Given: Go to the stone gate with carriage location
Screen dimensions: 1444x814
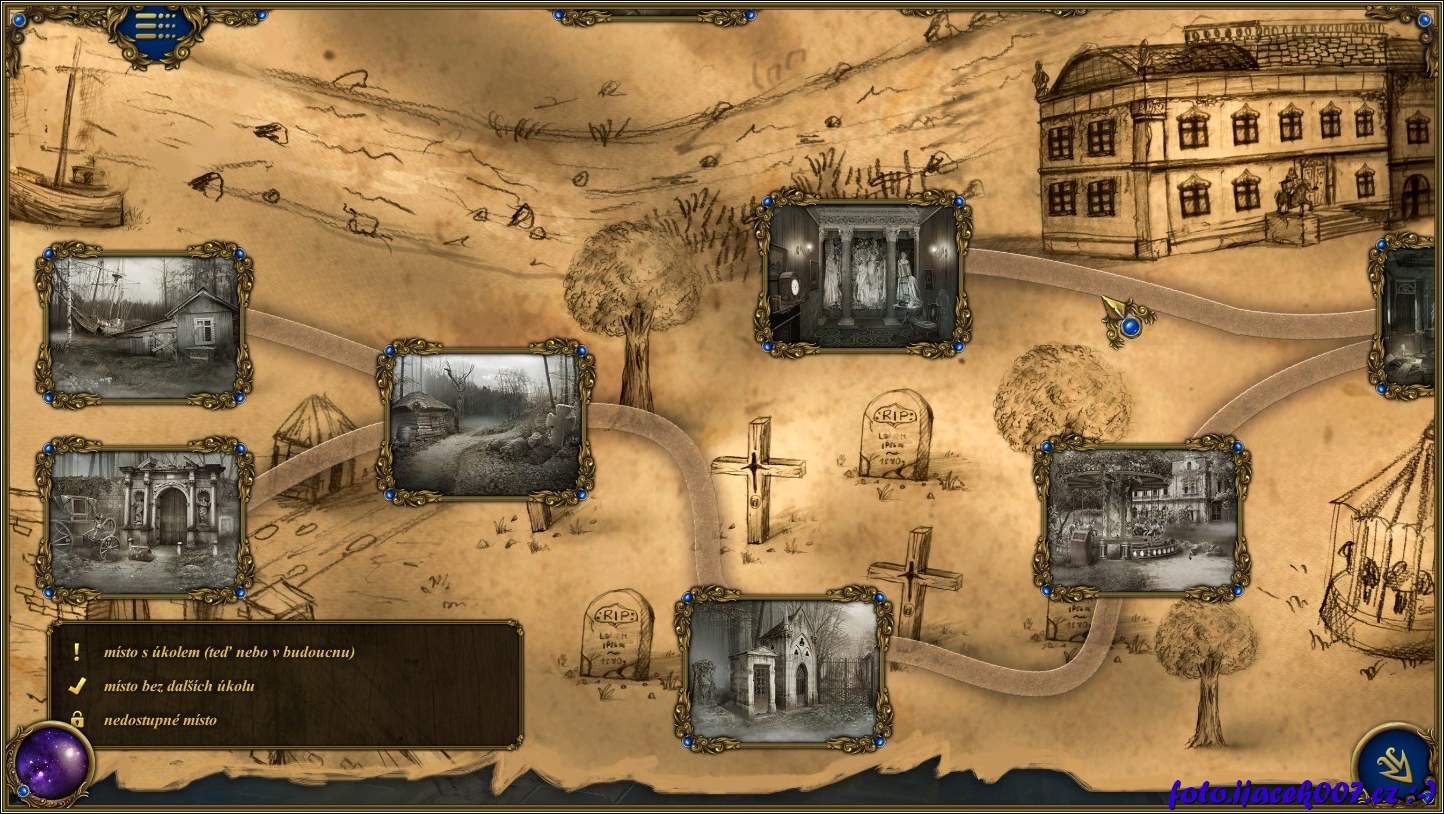Looking at the screenshot, I should tap(144, 520).
